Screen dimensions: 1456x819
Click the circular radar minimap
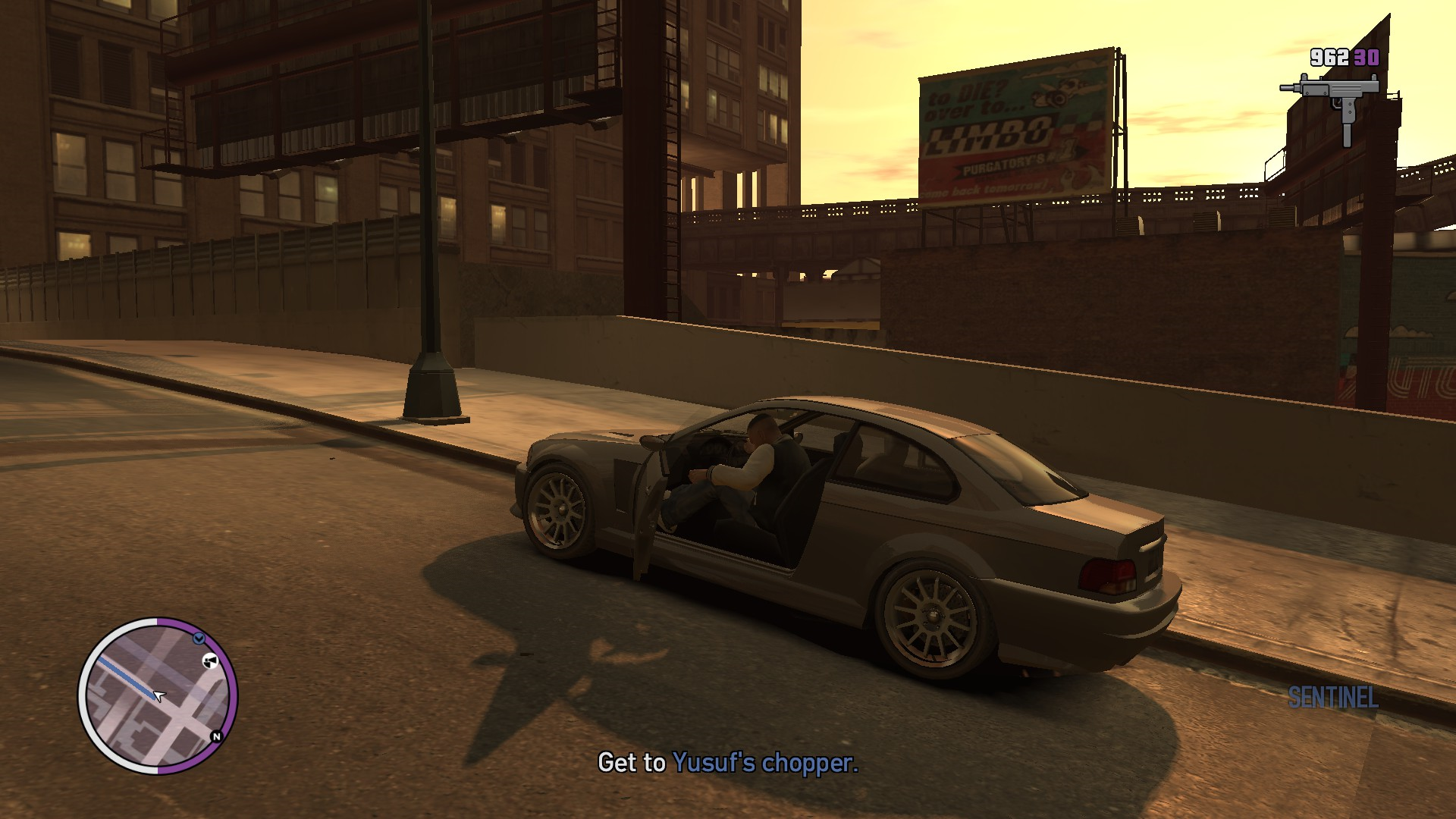click(x=158, y=695)
